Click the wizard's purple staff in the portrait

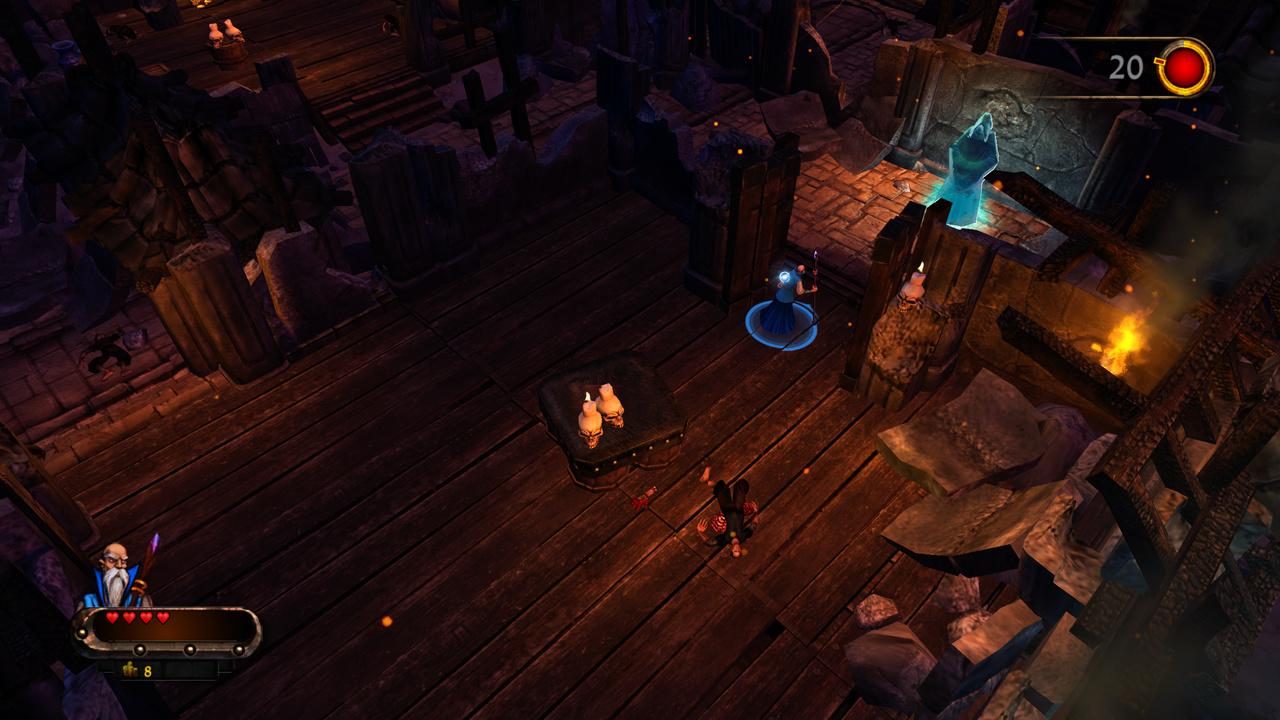pos(152,548)
